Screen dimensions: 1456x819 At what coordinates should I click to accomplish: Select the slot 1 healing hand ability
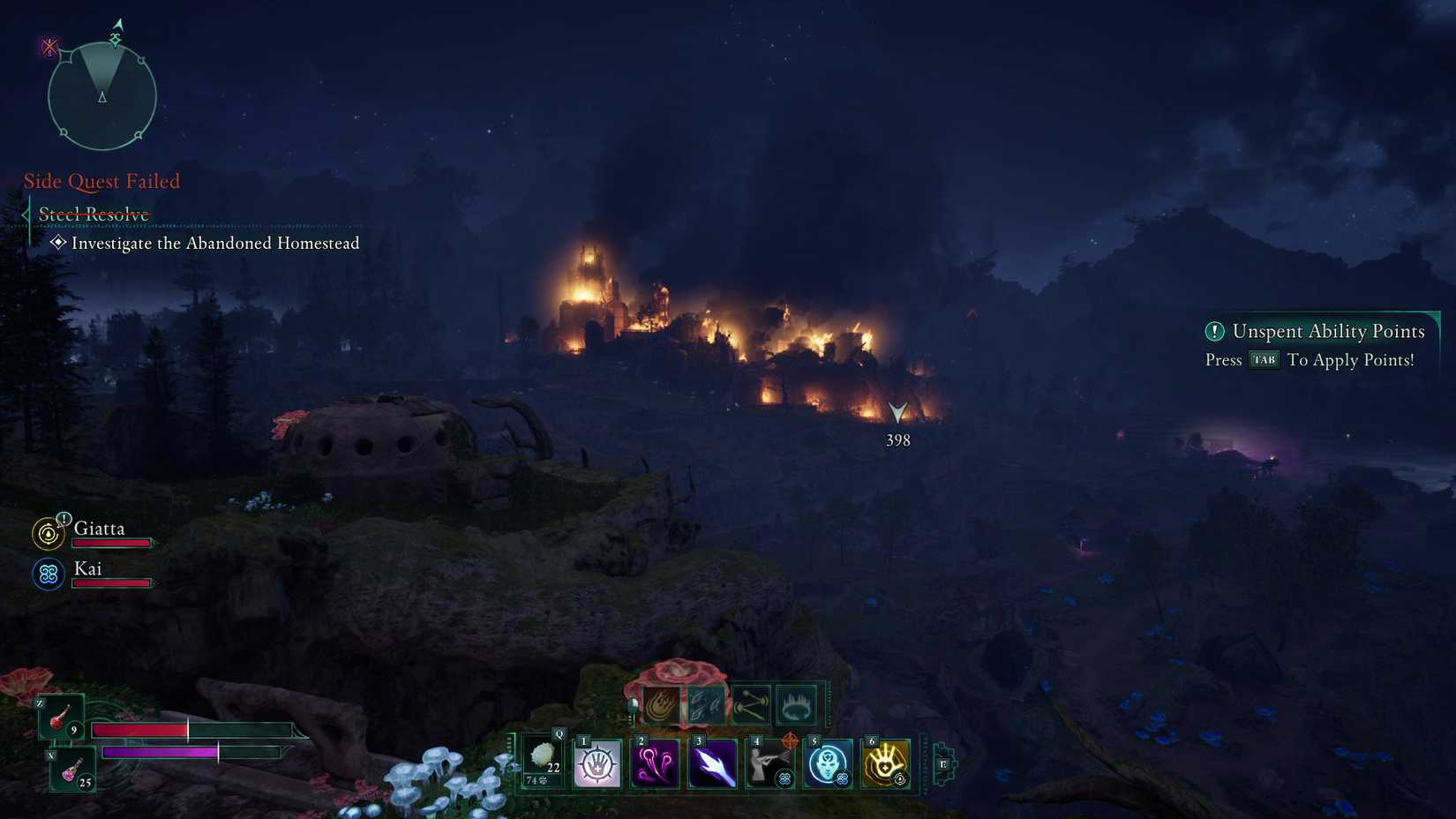[598, 763]
